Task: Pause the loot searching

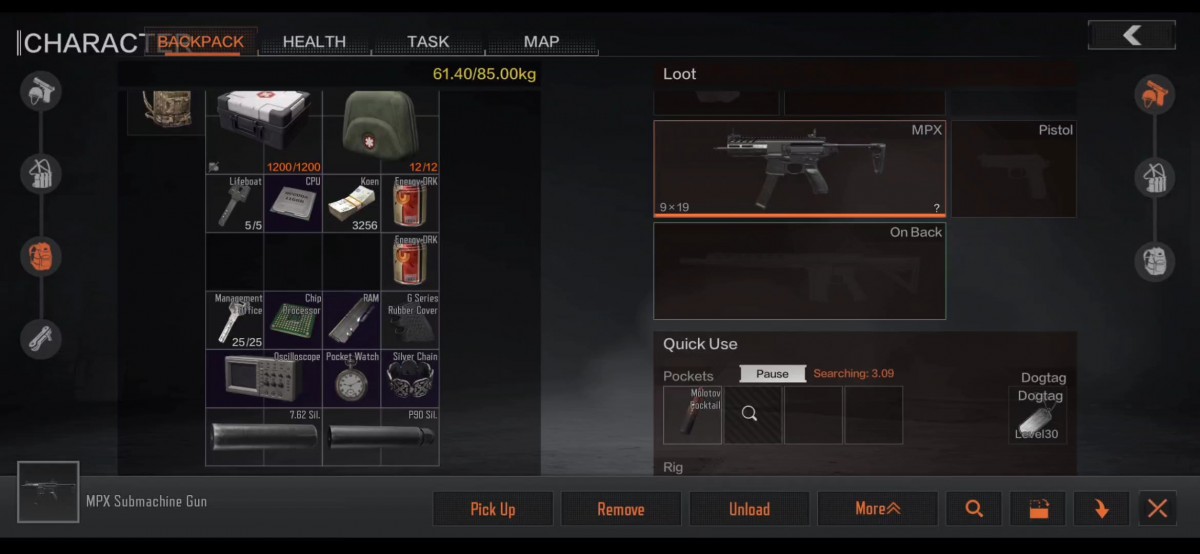Action: 772,374
